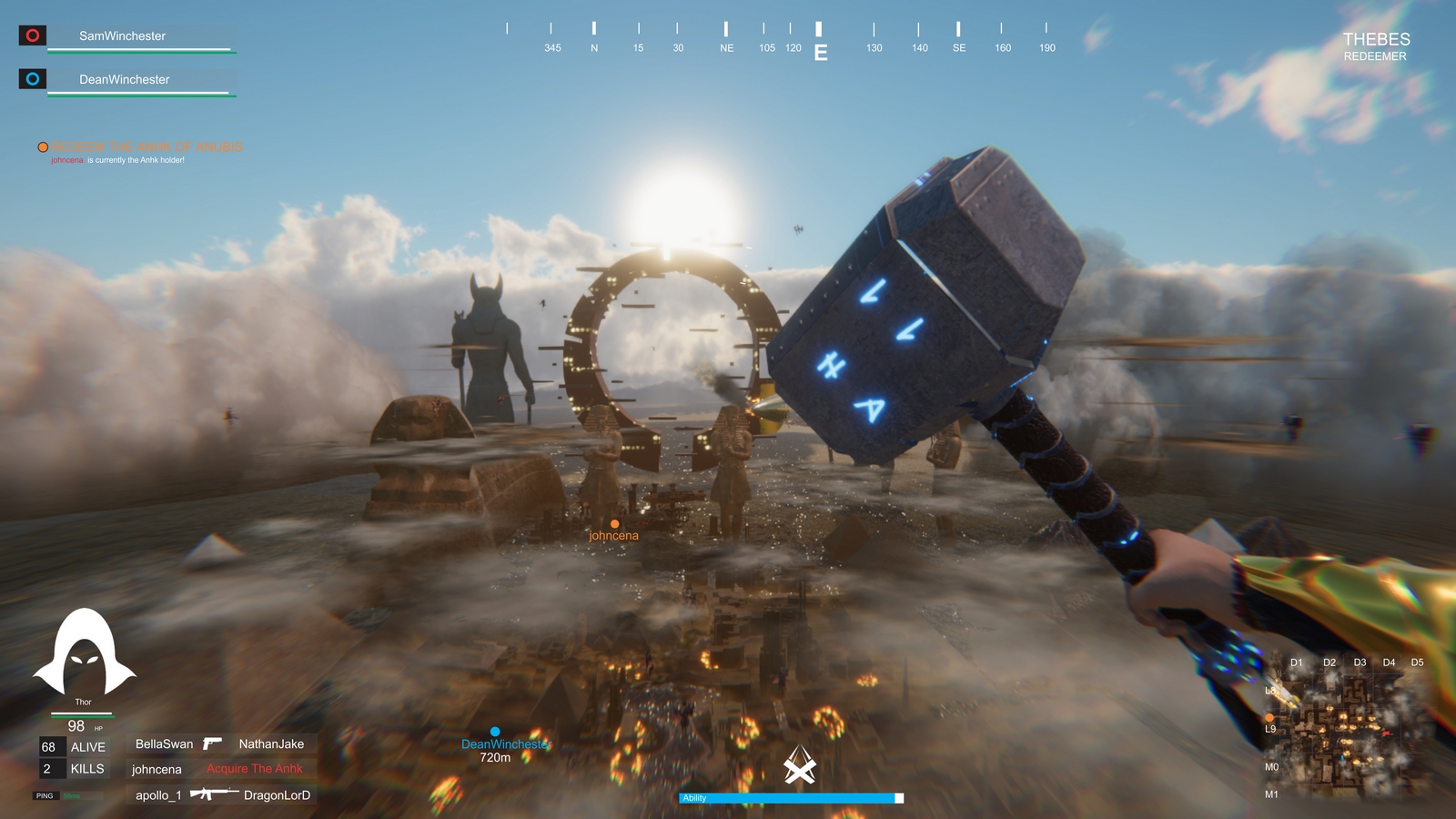Click SamWinchester's red team circle icon

point(32,35)
